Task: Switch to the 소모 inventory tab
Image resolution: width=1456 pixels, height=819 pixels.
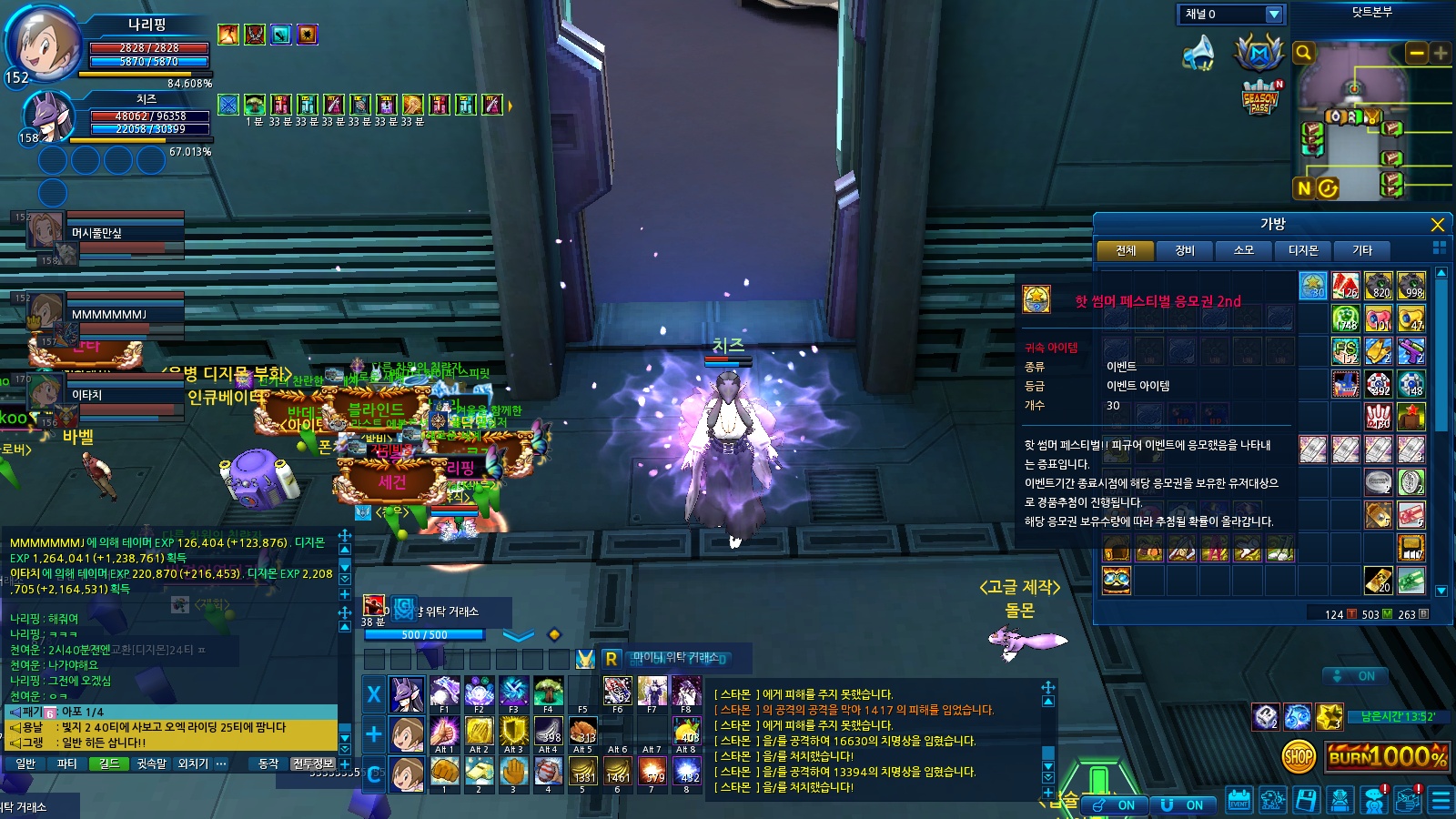Action: (1243, 250)
